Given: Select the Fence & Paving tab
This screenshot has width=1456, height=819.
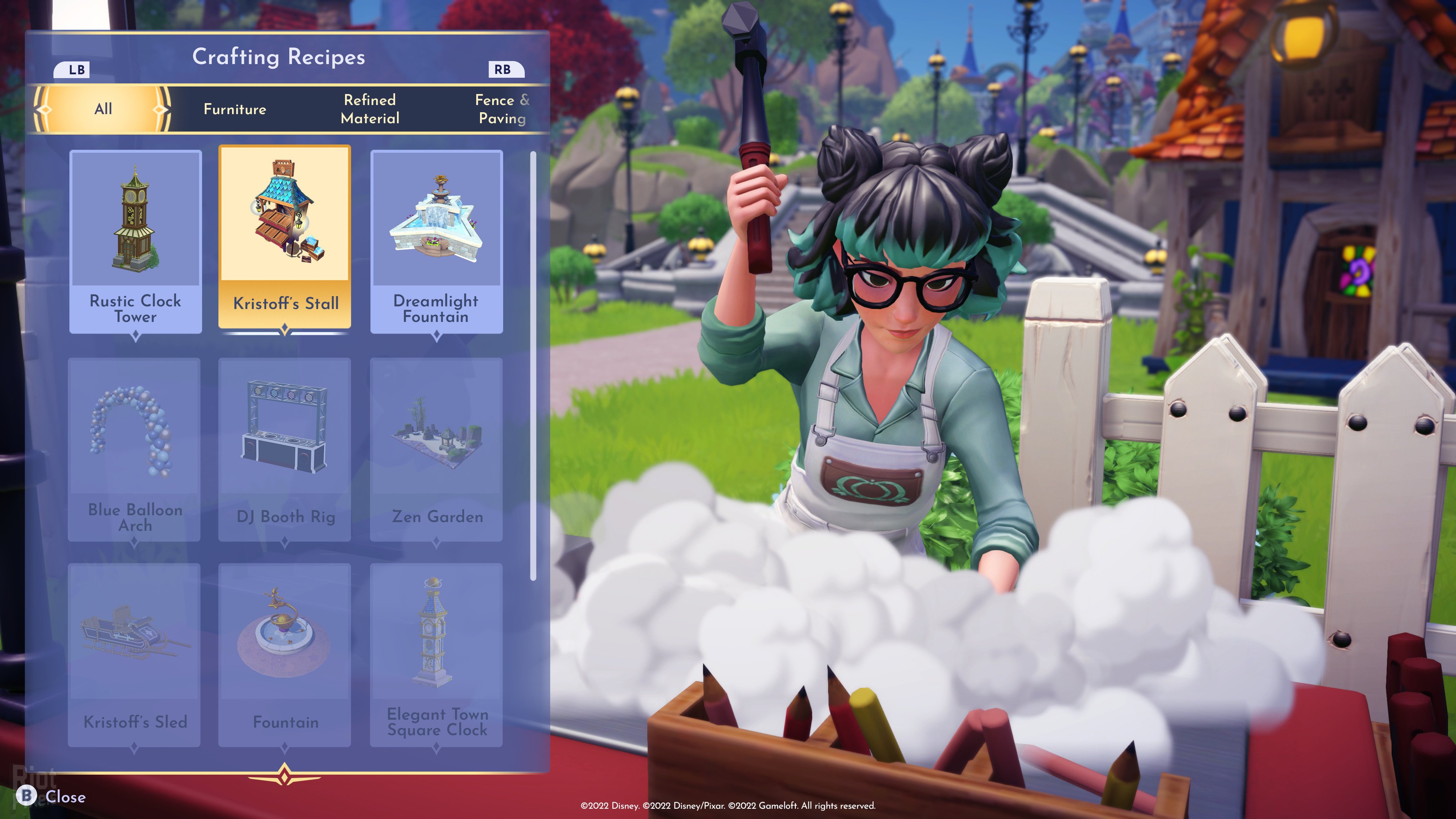Looking at the screenshot, I should point(501,109).
